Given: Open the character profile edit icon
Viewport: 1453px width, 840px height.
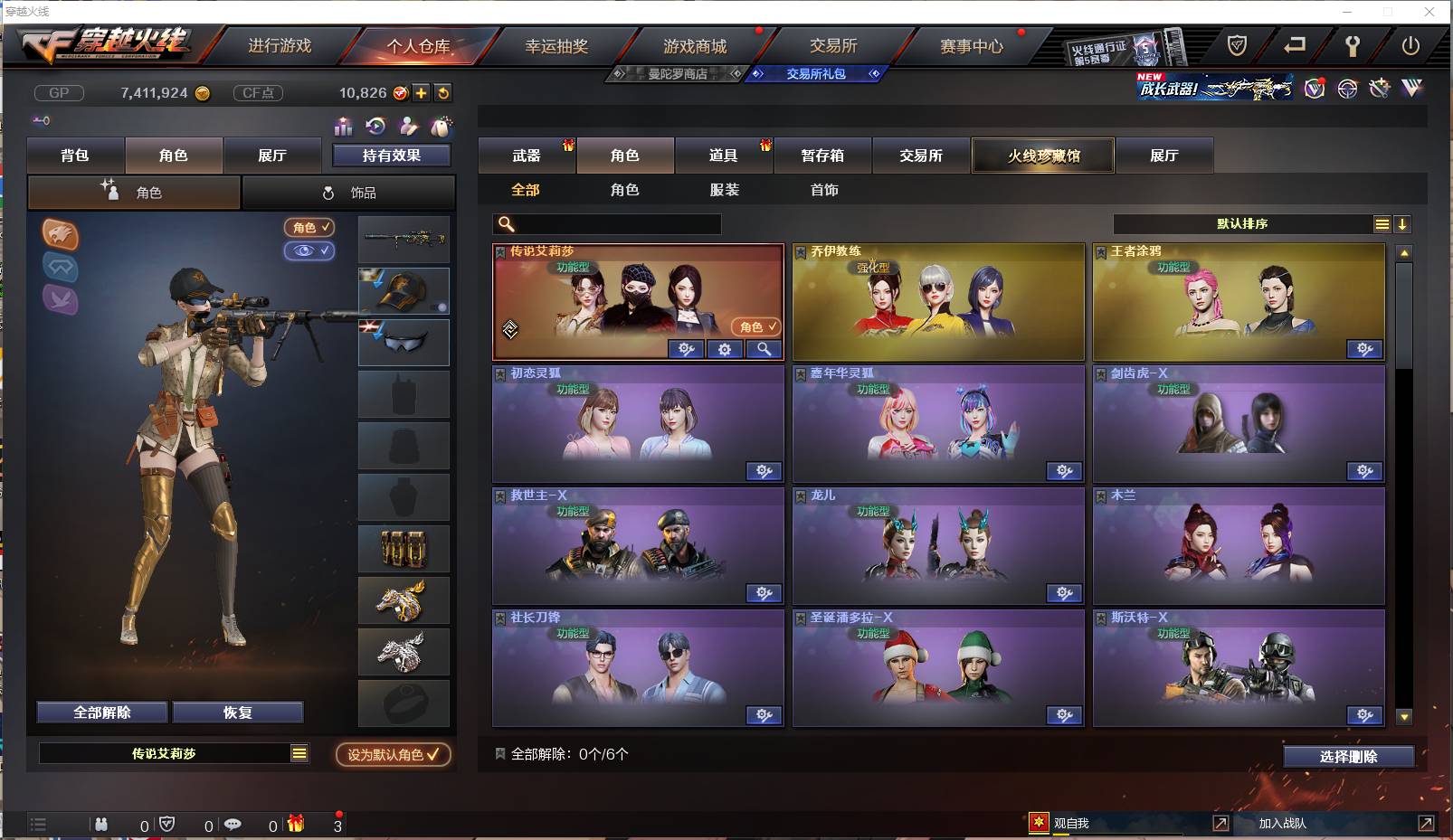Looking at the screenshot, I should (x=407, y=127).
